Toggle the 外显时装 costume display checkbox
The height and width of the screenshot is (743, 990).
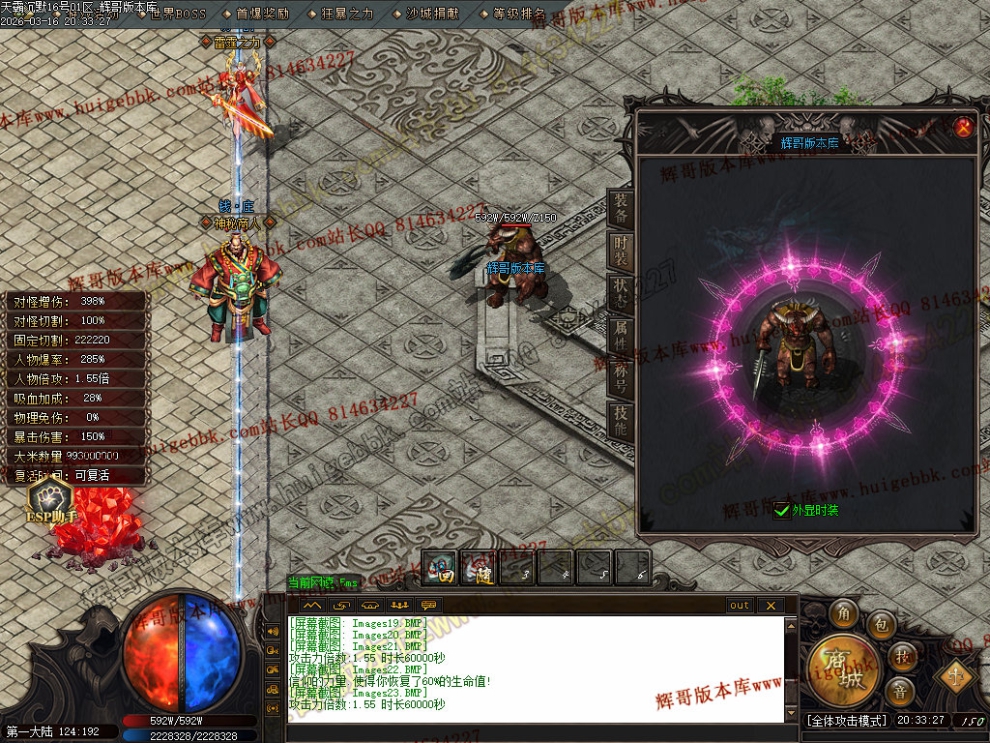(781, 510)
